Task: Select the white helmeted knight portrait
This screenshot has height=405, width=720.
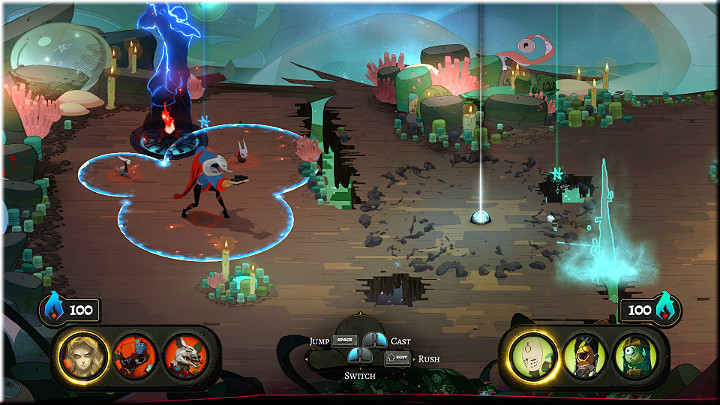Action: [532, 353]
